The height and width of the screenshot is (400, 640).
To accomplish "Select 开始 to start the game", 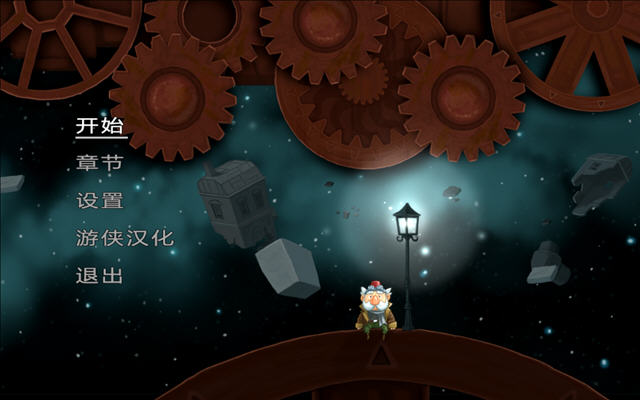I will point(99,126).
